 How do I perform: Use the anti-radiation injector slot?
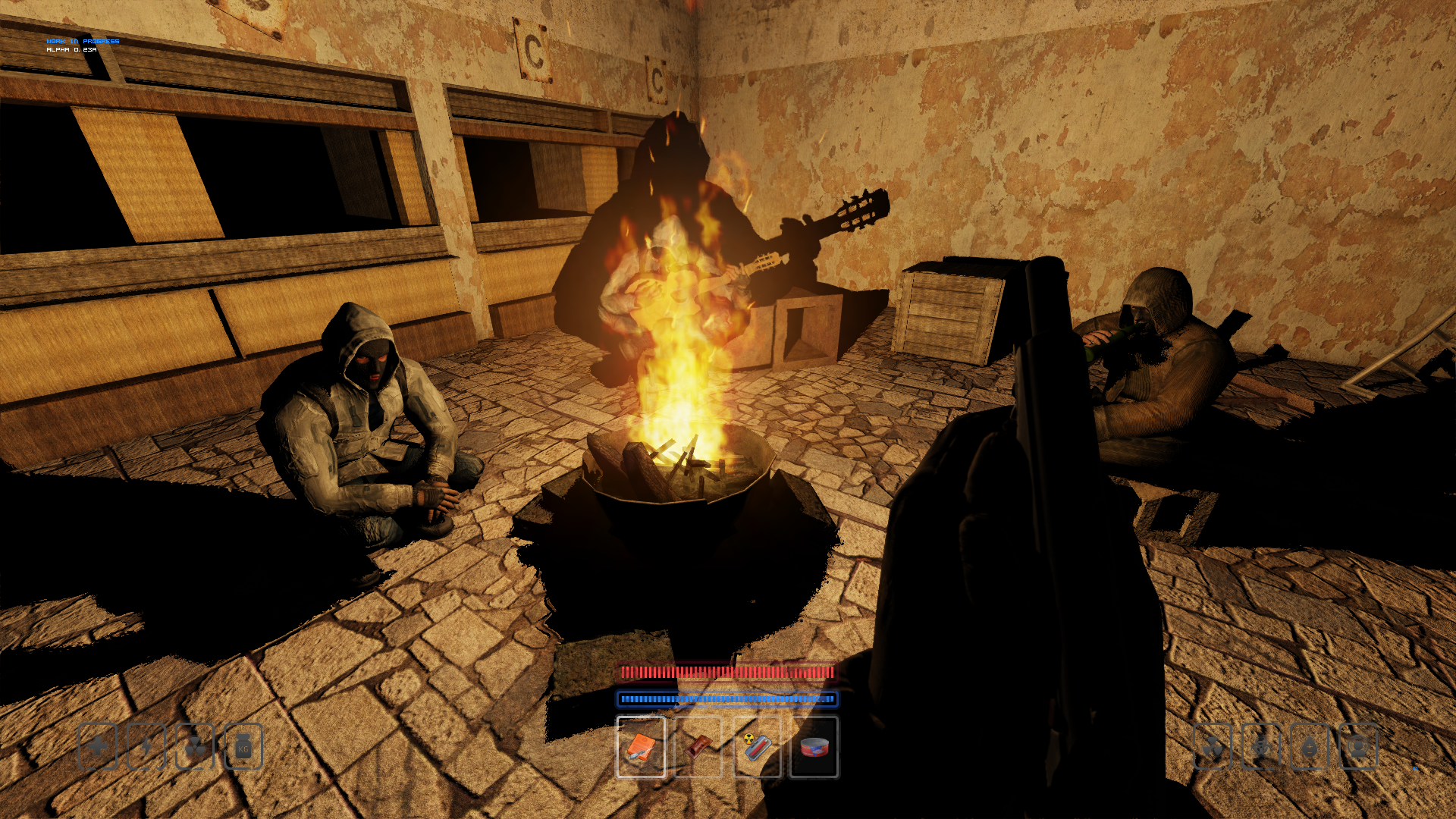point(757,747)
